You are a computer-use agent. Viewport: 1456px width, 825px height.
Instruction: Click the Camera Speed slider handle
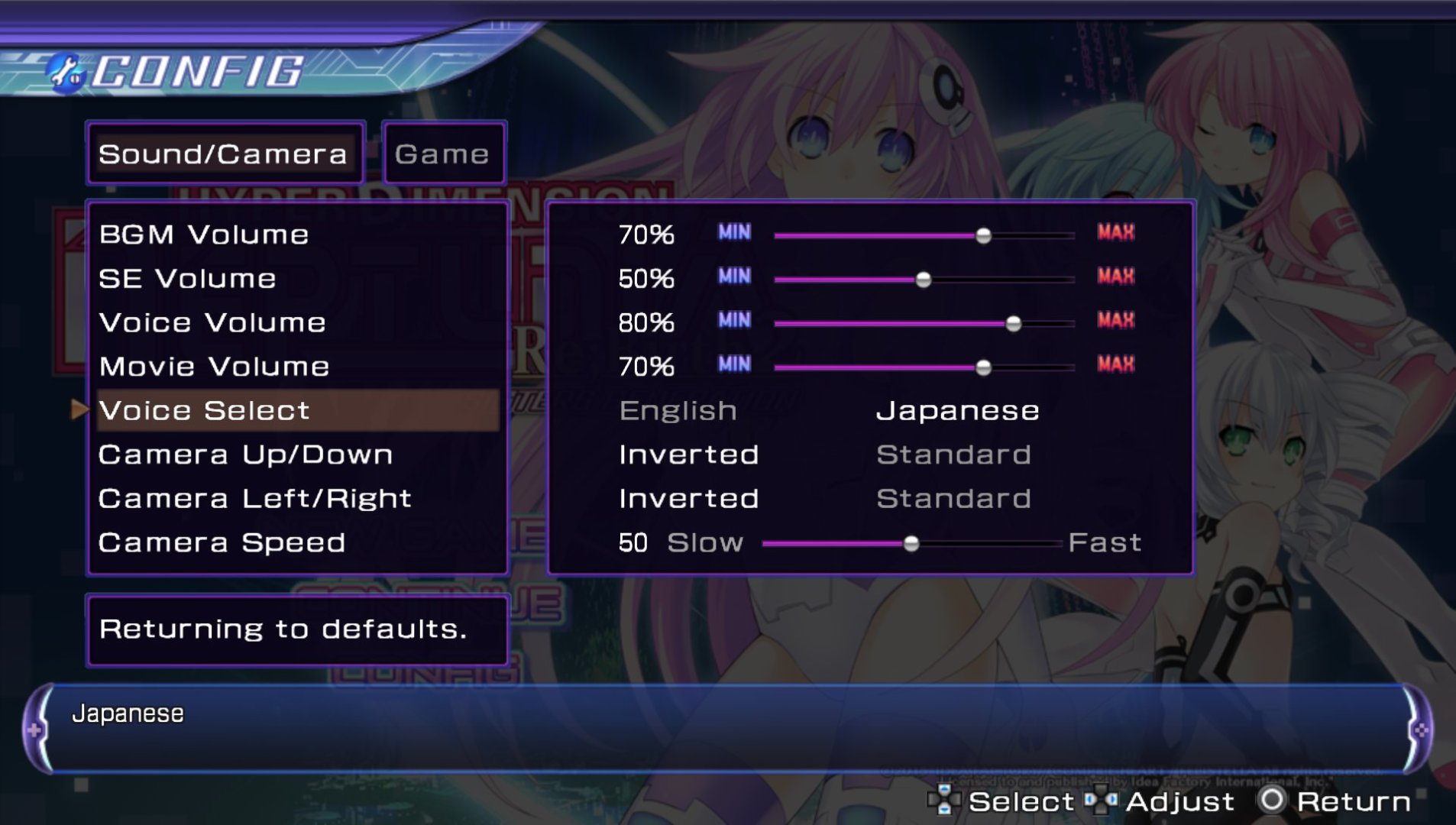click(911, 544)
